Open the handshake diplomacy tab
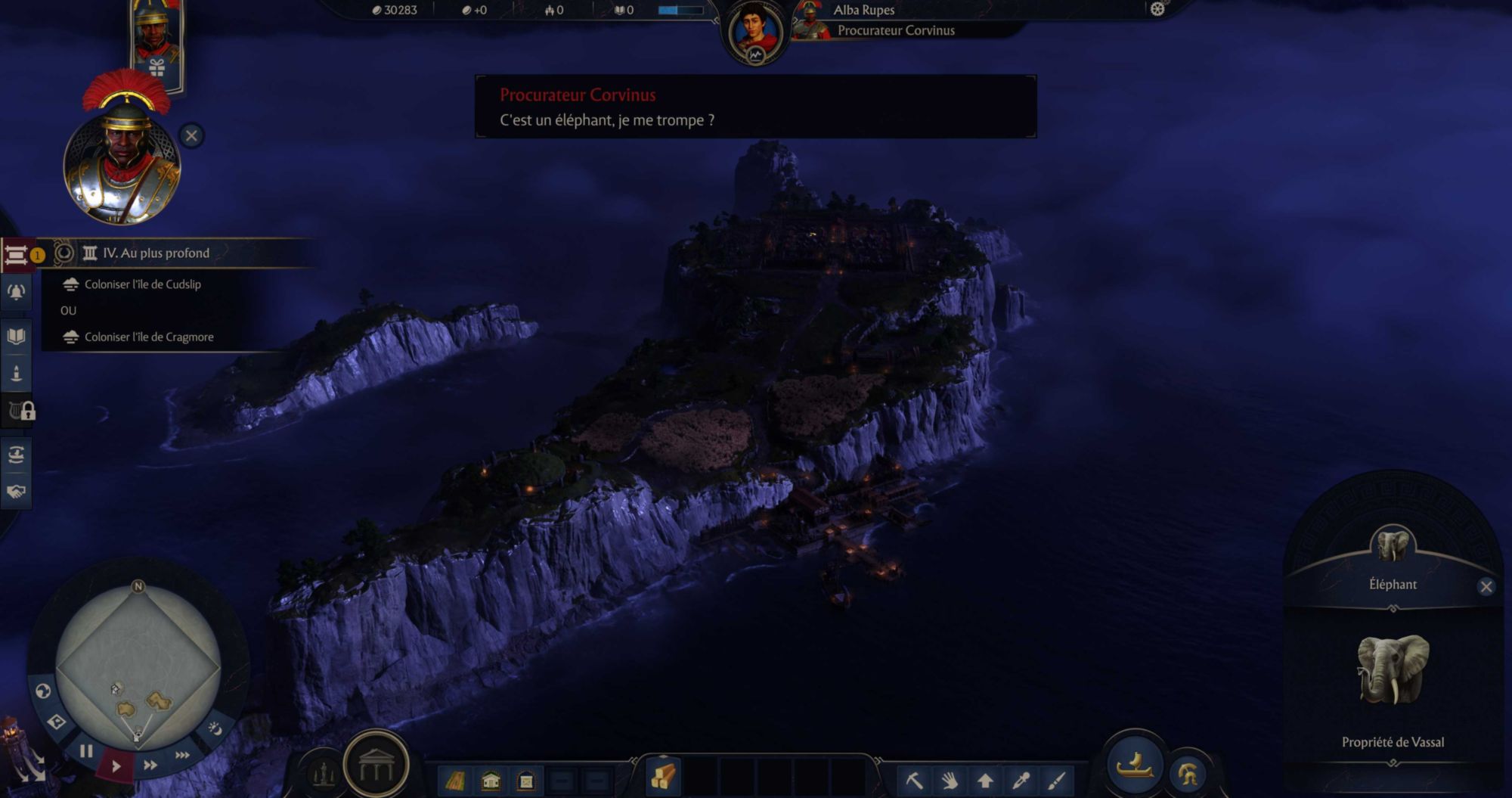This screenshot has height=798, width=1512. [16, 492]
